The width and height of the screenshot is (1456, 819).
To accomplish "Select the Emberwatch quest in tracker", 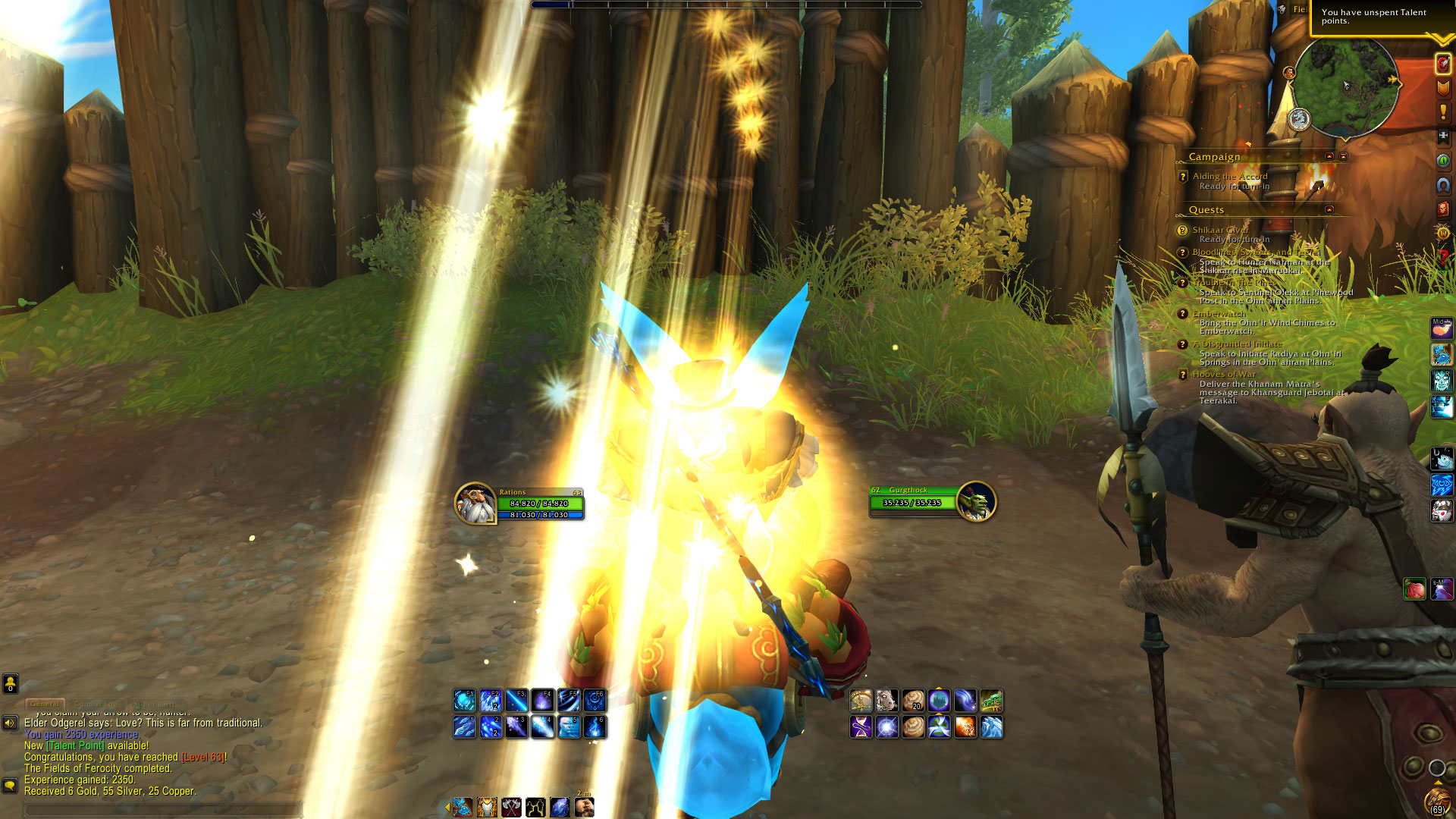I will pyautogui.click(x=1219, y=314).
